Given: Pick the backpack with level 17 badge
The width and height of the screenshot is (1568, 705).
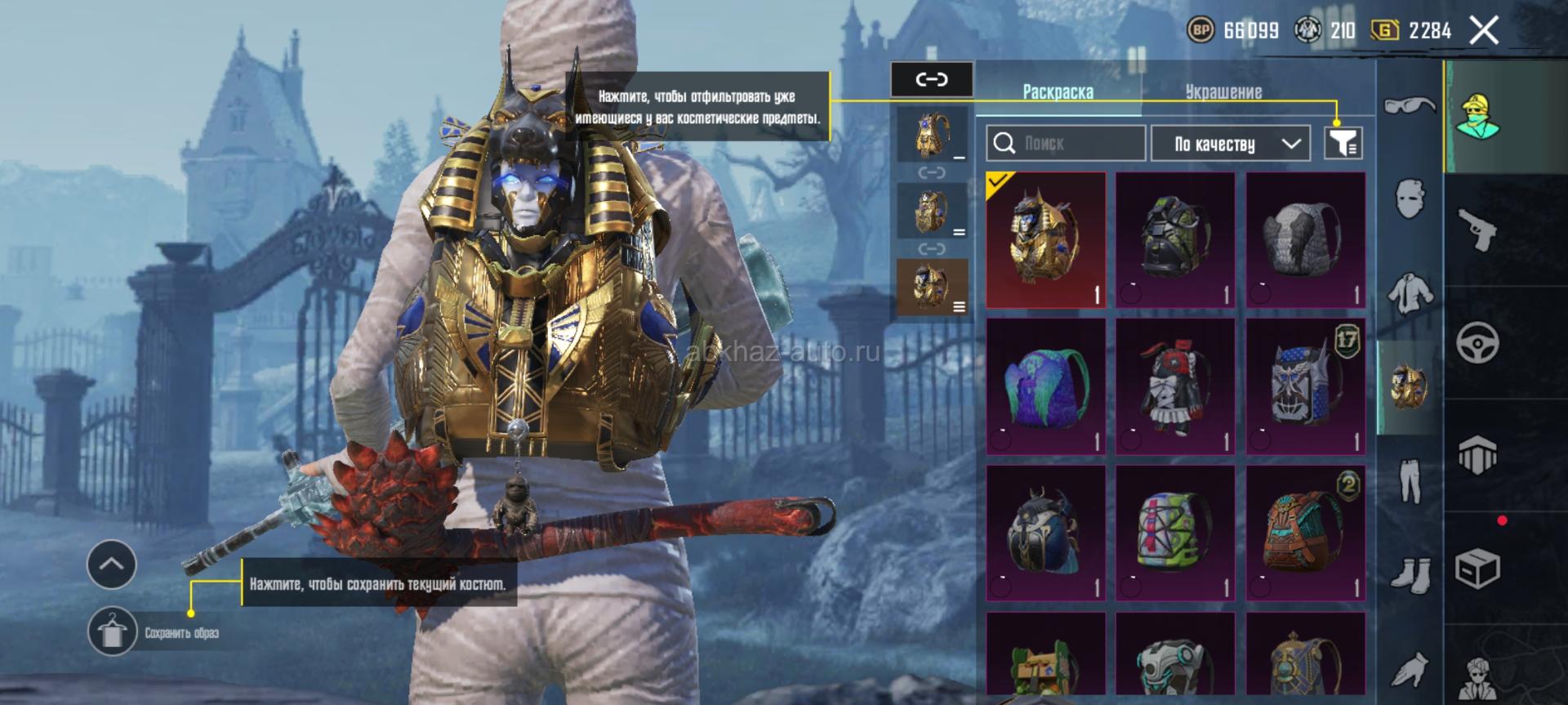Looking at the screenshot, I should click(x=1305, y=386).
